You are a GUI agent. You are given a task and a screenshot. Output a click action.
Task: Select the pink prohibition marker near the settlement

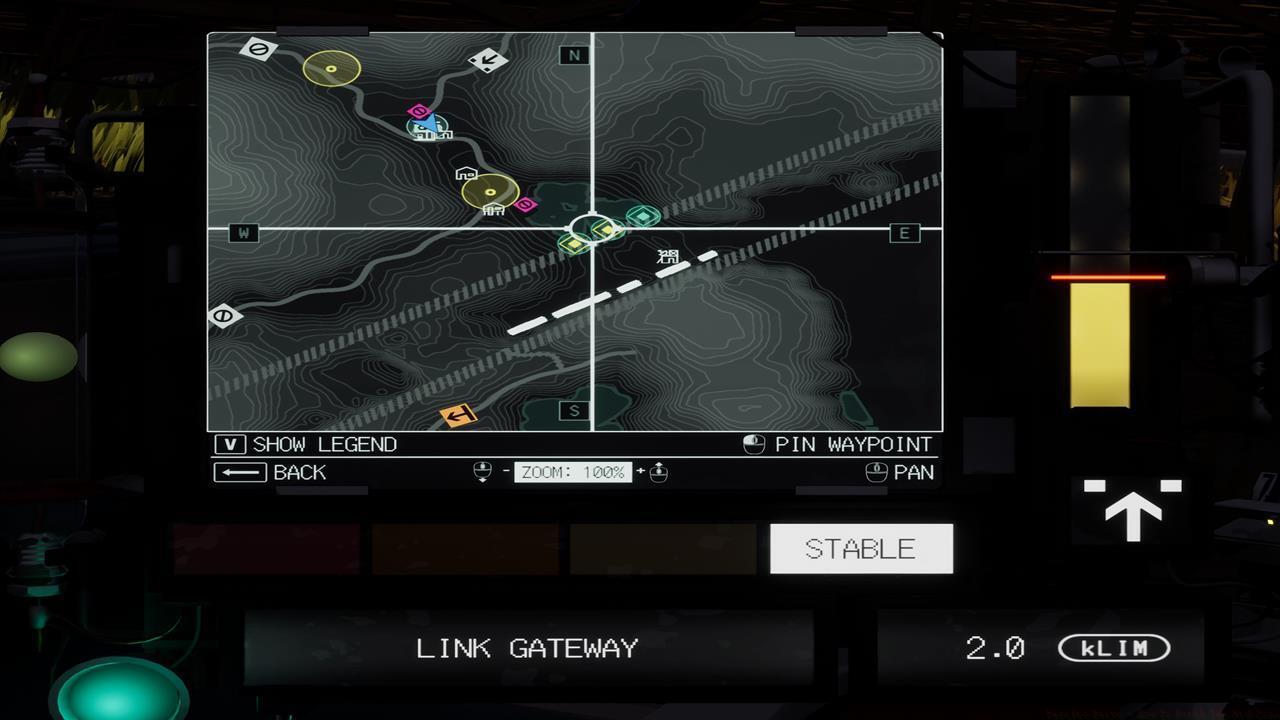tap(527, 204)
